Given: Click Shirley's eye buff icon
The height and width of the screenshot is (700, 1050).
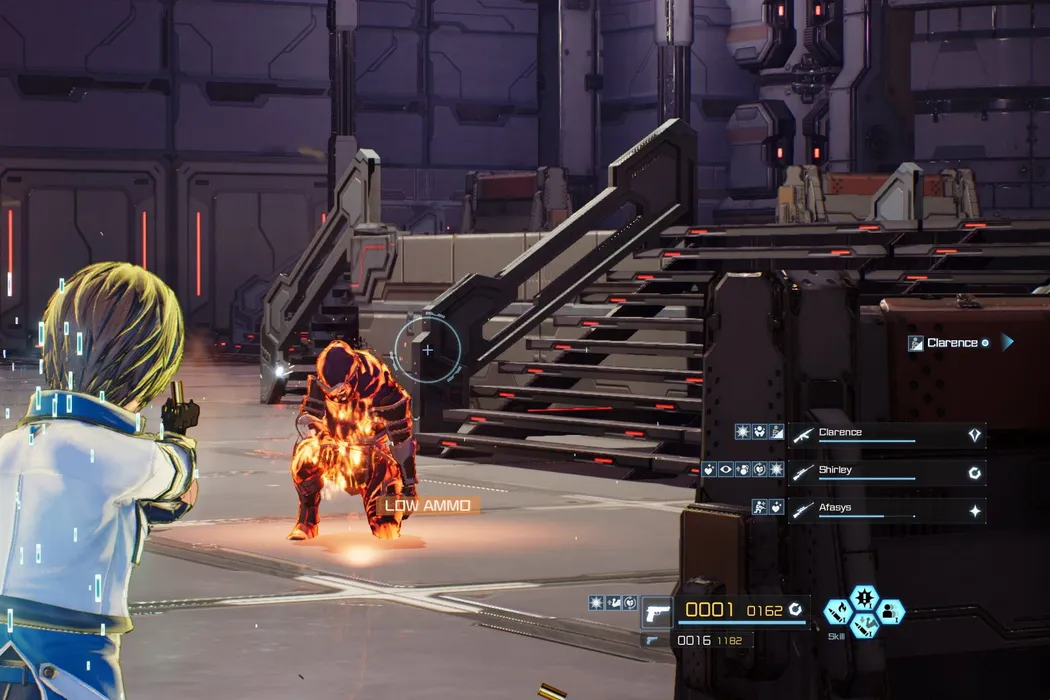Looking at the screenshot, I should pyautogui.click(x=726, y=470).
